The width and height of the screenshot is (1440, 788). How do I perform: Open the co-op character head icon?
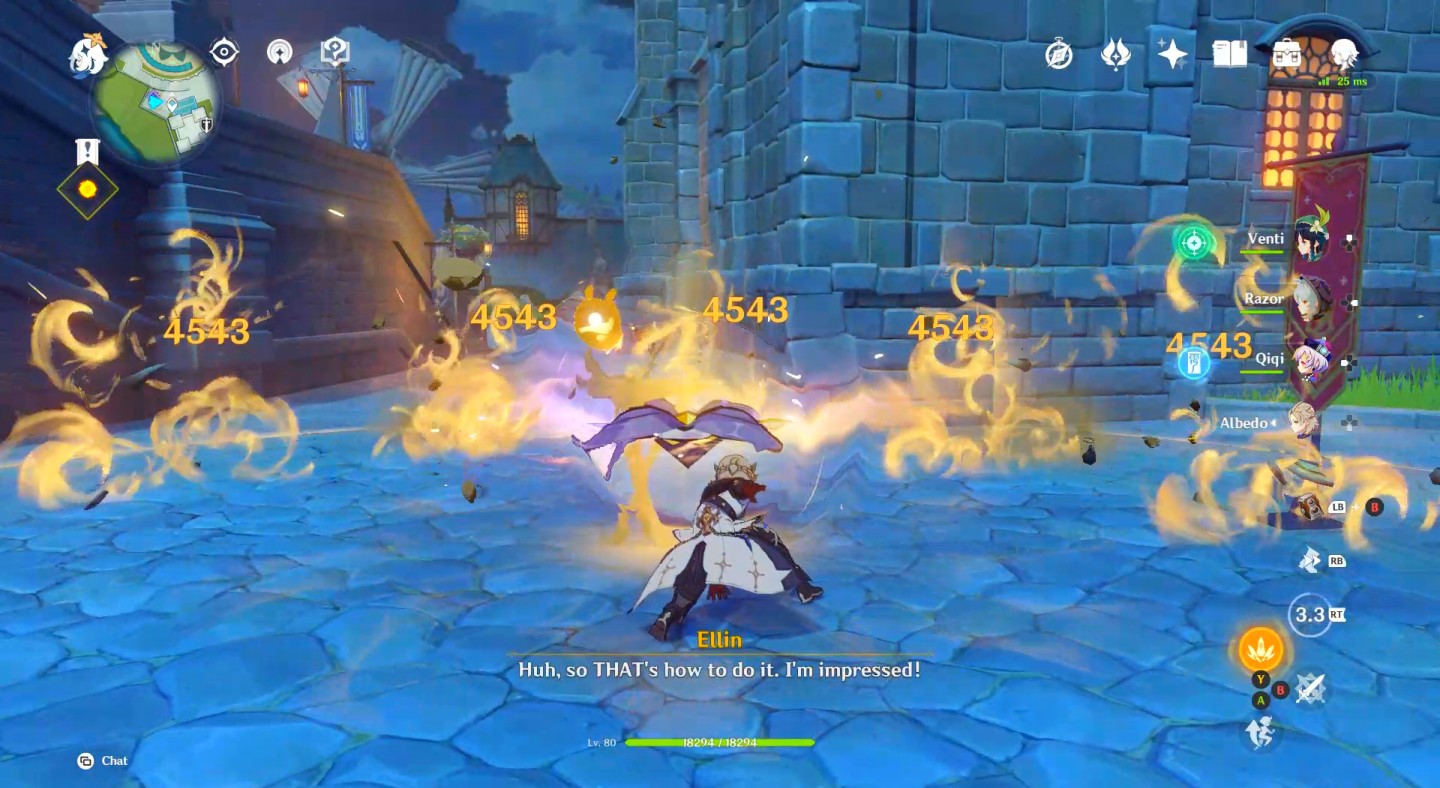coord(1344,54)
